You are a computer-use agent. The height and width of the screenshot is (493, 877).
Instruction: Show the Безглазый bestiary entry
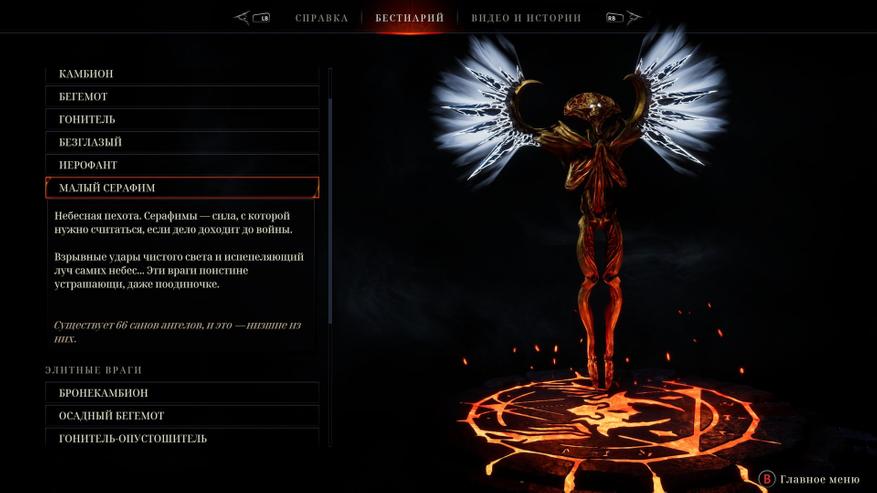(x=182, y=143)
